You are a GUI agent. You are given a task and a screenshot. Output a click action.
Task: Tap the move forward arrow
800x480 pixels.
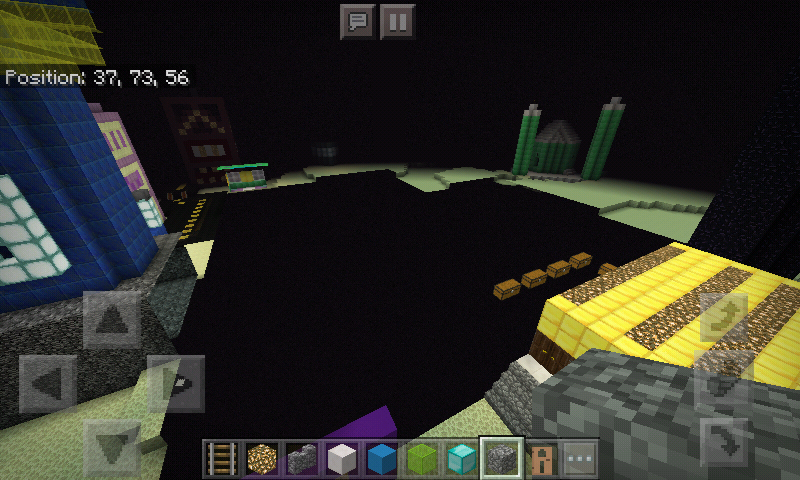click(x=113, y=320)
